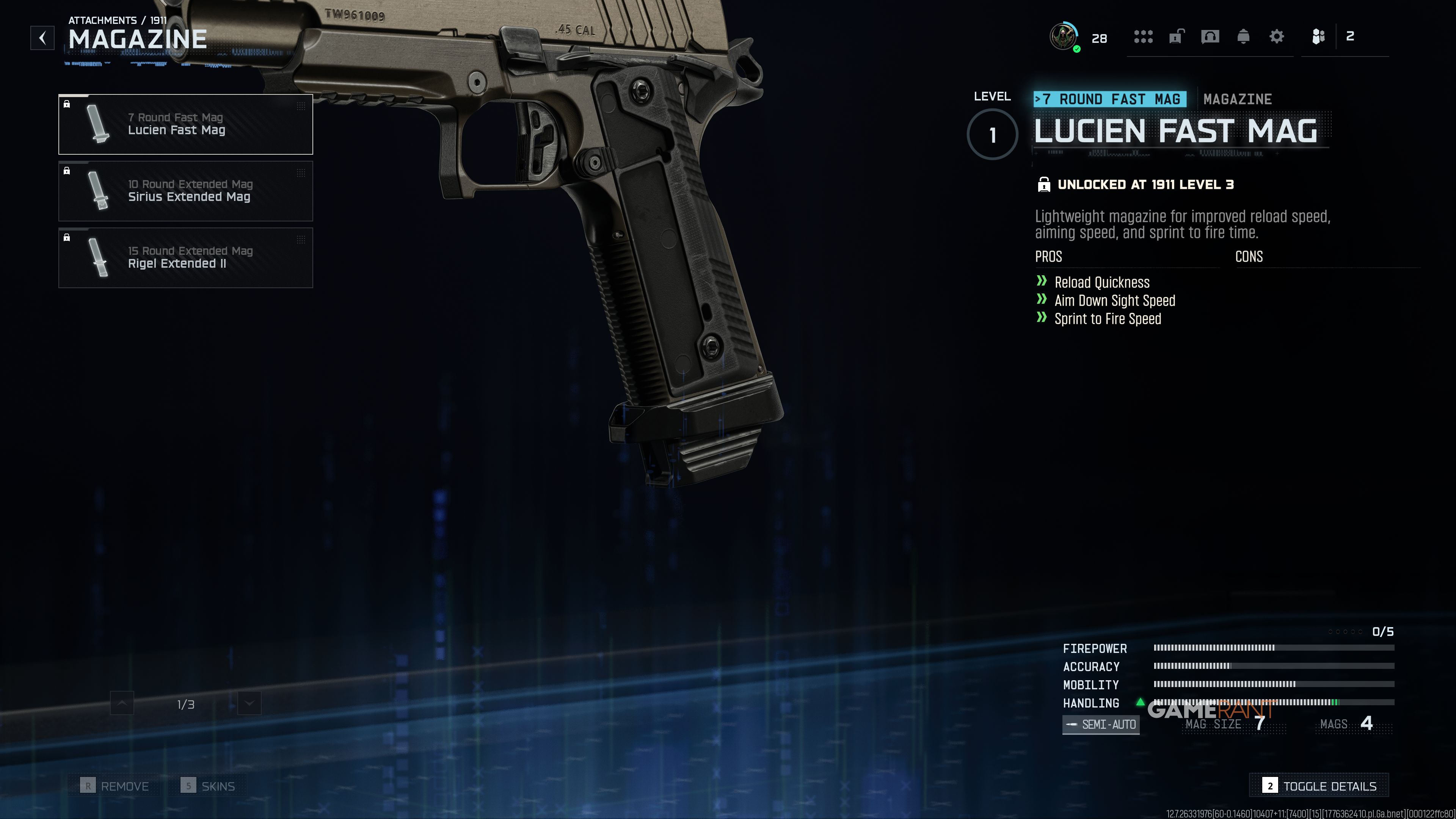Click the open padlock icon

pyautogui.click(x=1176, y=37)
